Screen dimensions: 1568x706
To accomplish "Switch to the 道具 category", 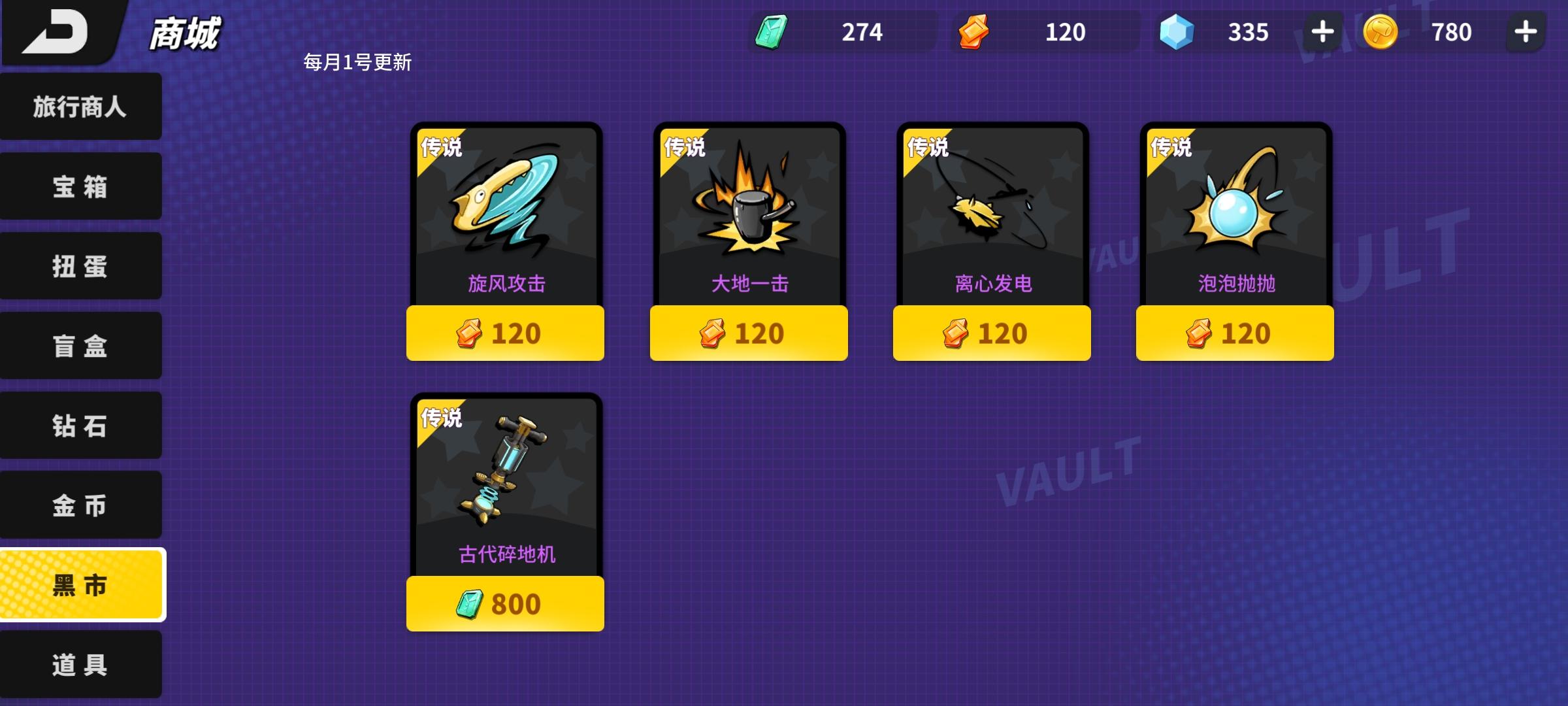I will click(x=80, y=664).
